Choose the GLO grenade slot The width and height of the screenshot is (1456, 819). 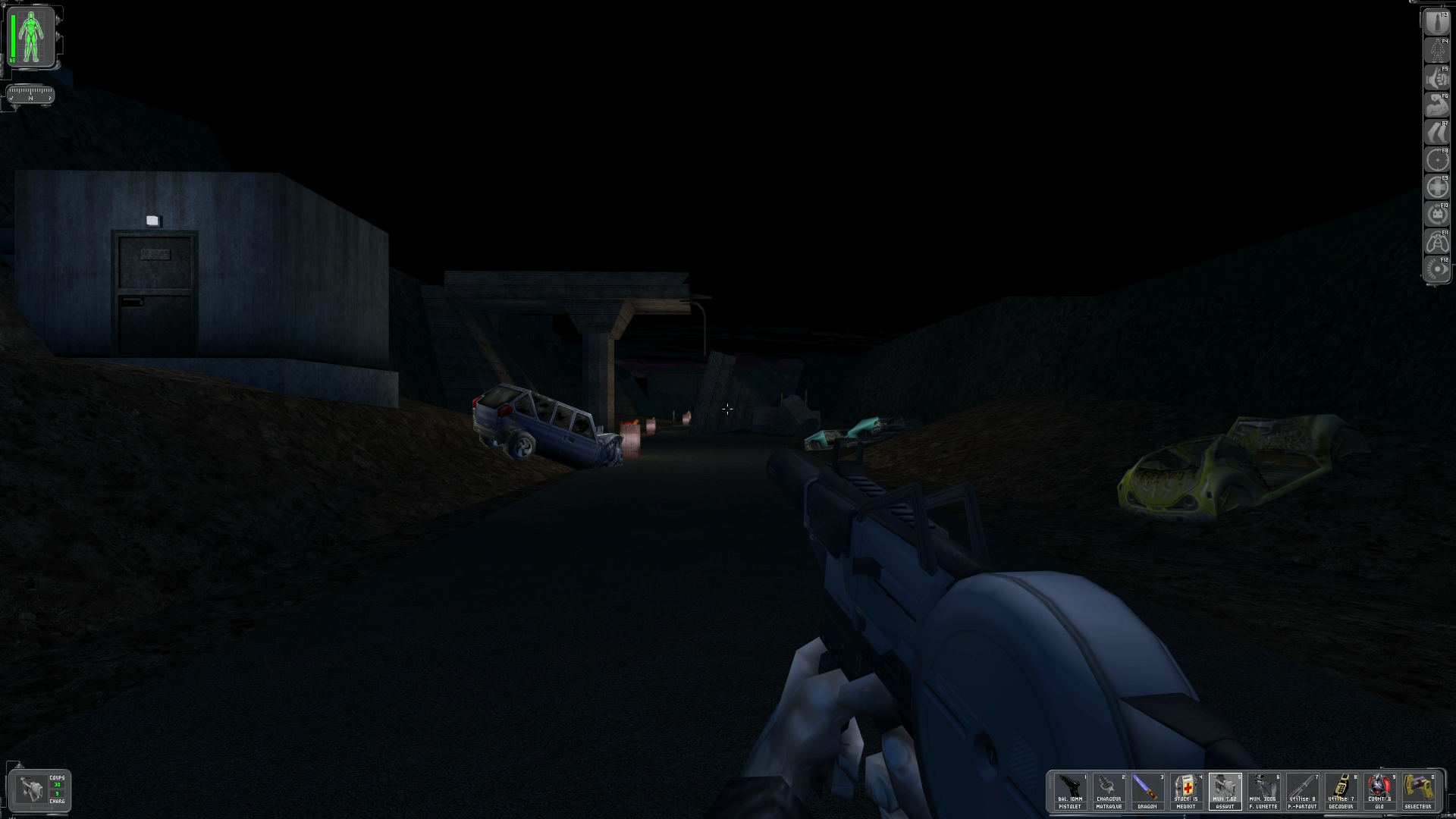pyautogui.click(x=1379, y=792)
